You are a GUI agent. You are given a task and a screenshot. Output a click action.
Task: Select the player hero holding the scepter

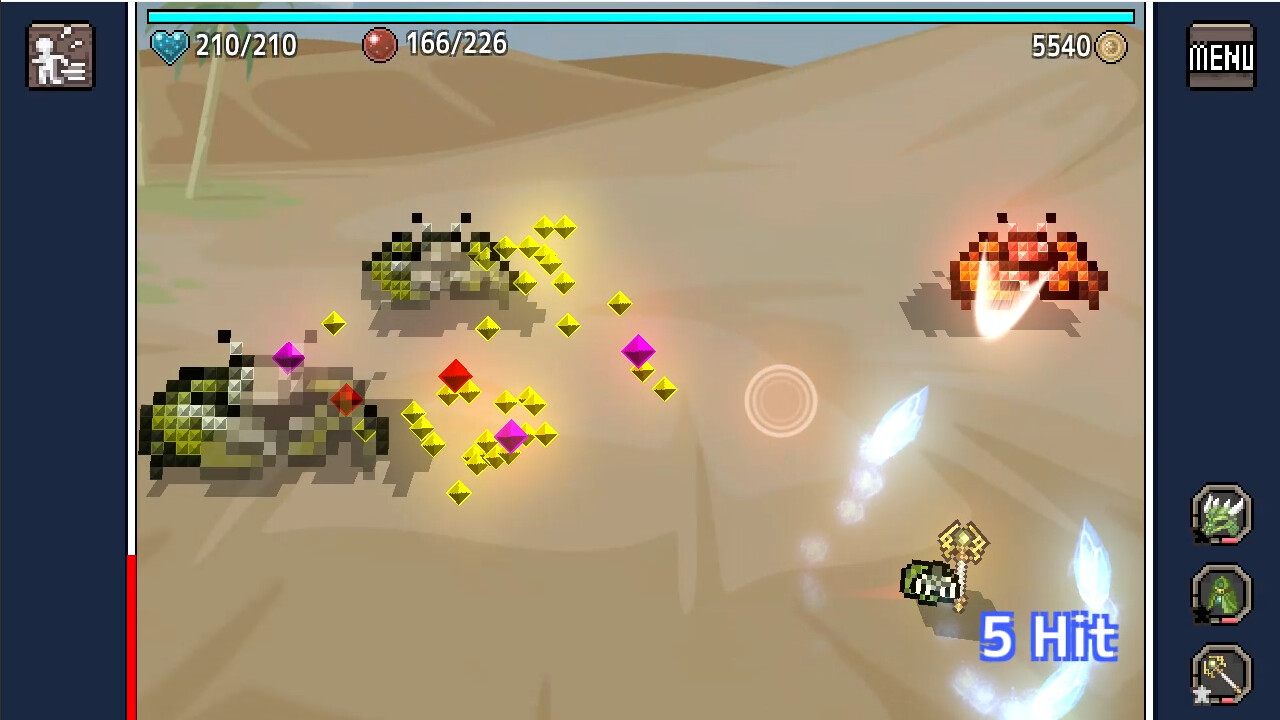(x=930, y=580)
